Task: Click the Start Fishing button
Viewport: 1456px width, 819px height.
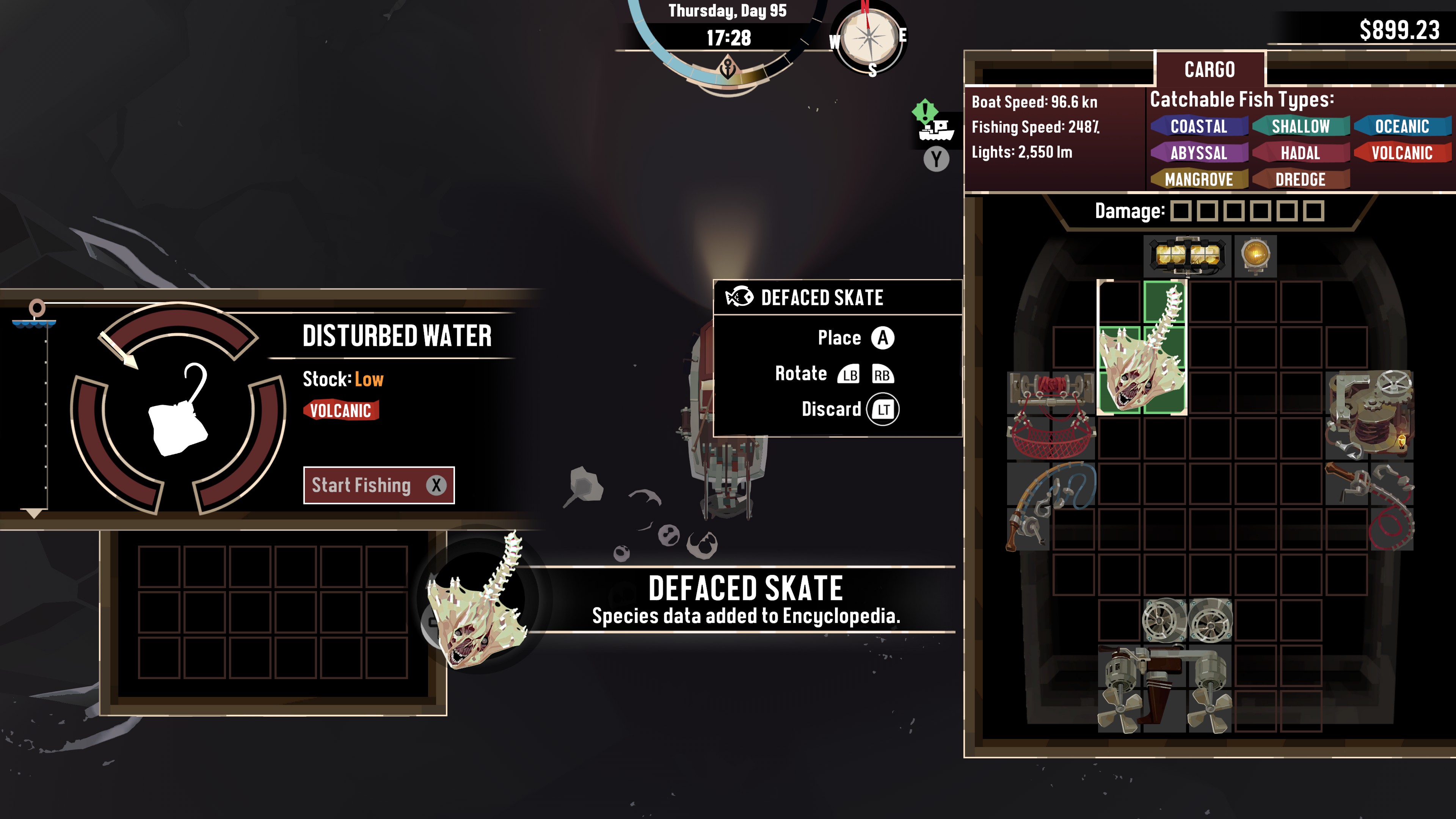Action: click(378, 485)
